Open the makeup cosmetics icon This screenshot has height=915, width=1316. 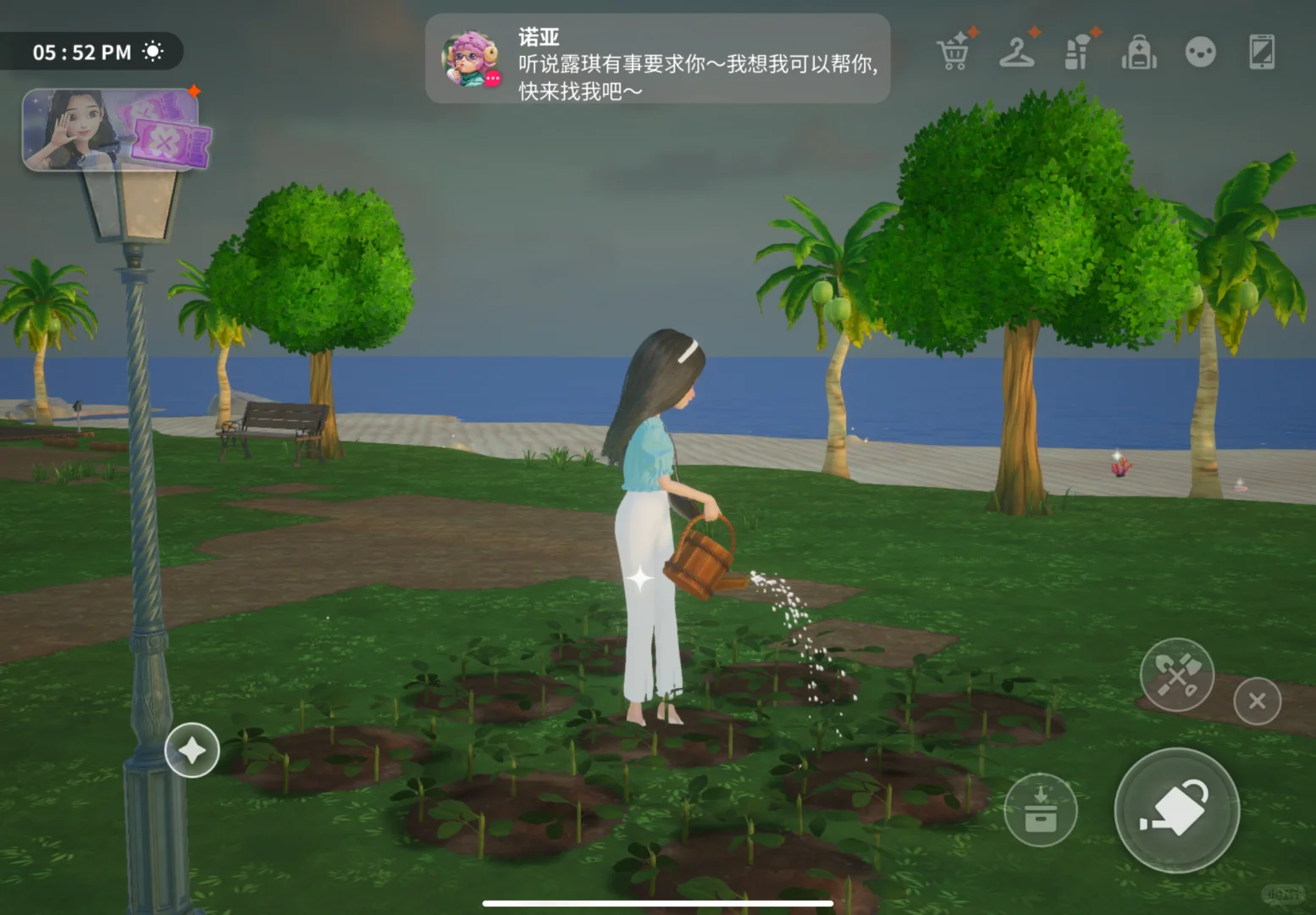(1077, 53)
